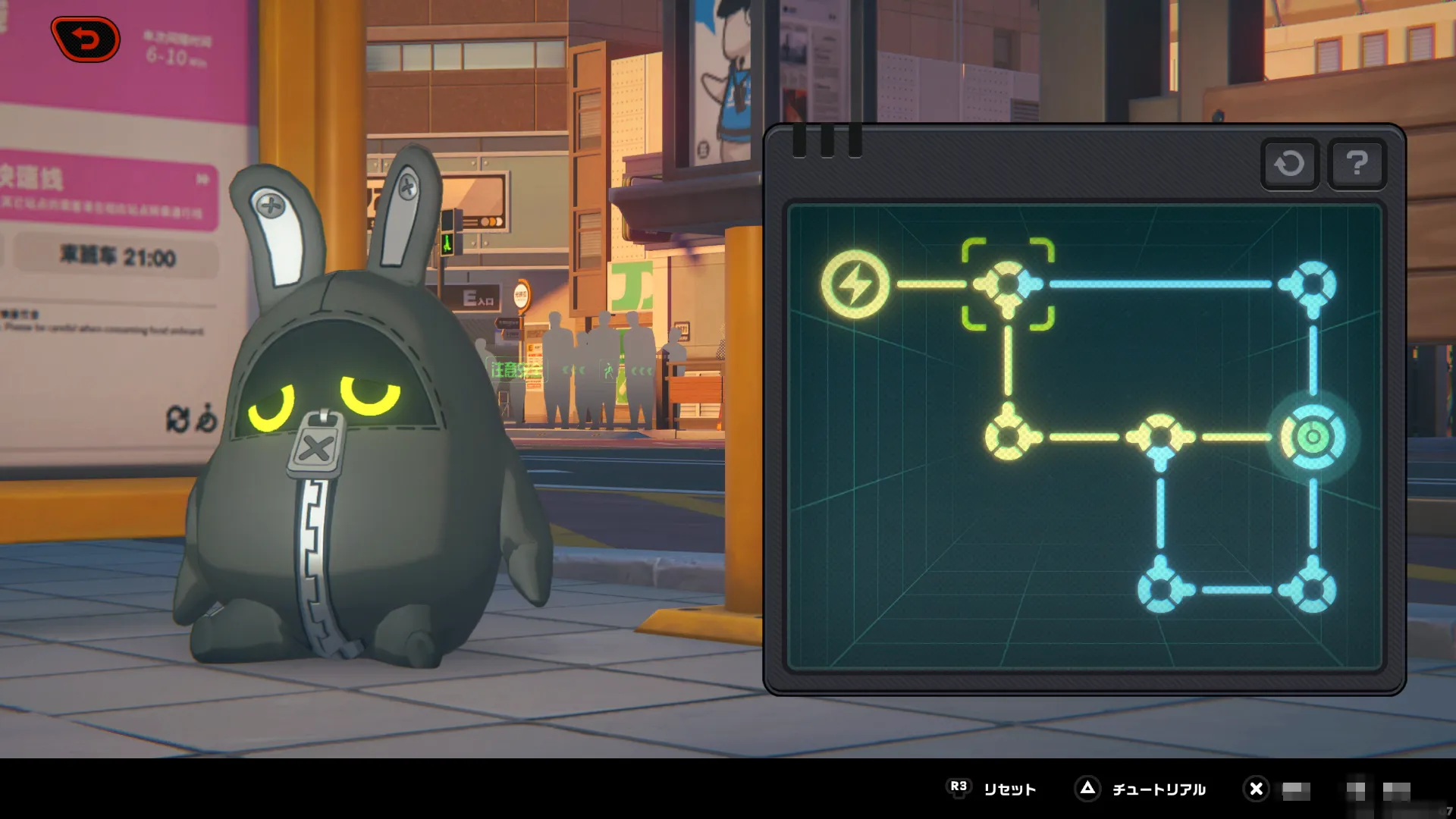Rotate the node inside the green selection brackets

(x=1008, y=284)
